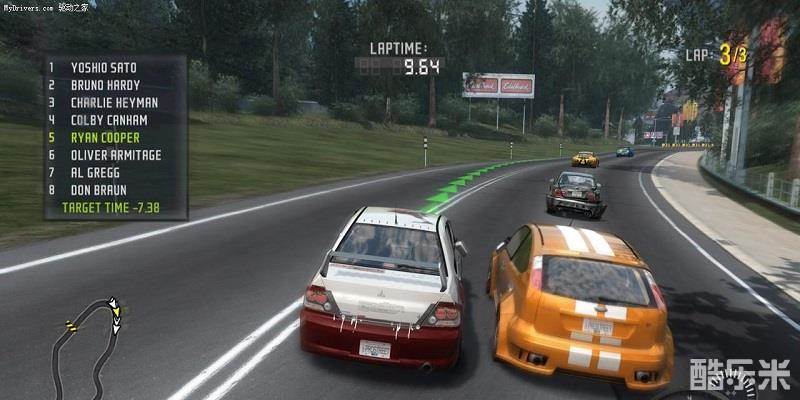
Task: Click Bruno Hardy's leaderboard row
Action: (105, 85)
